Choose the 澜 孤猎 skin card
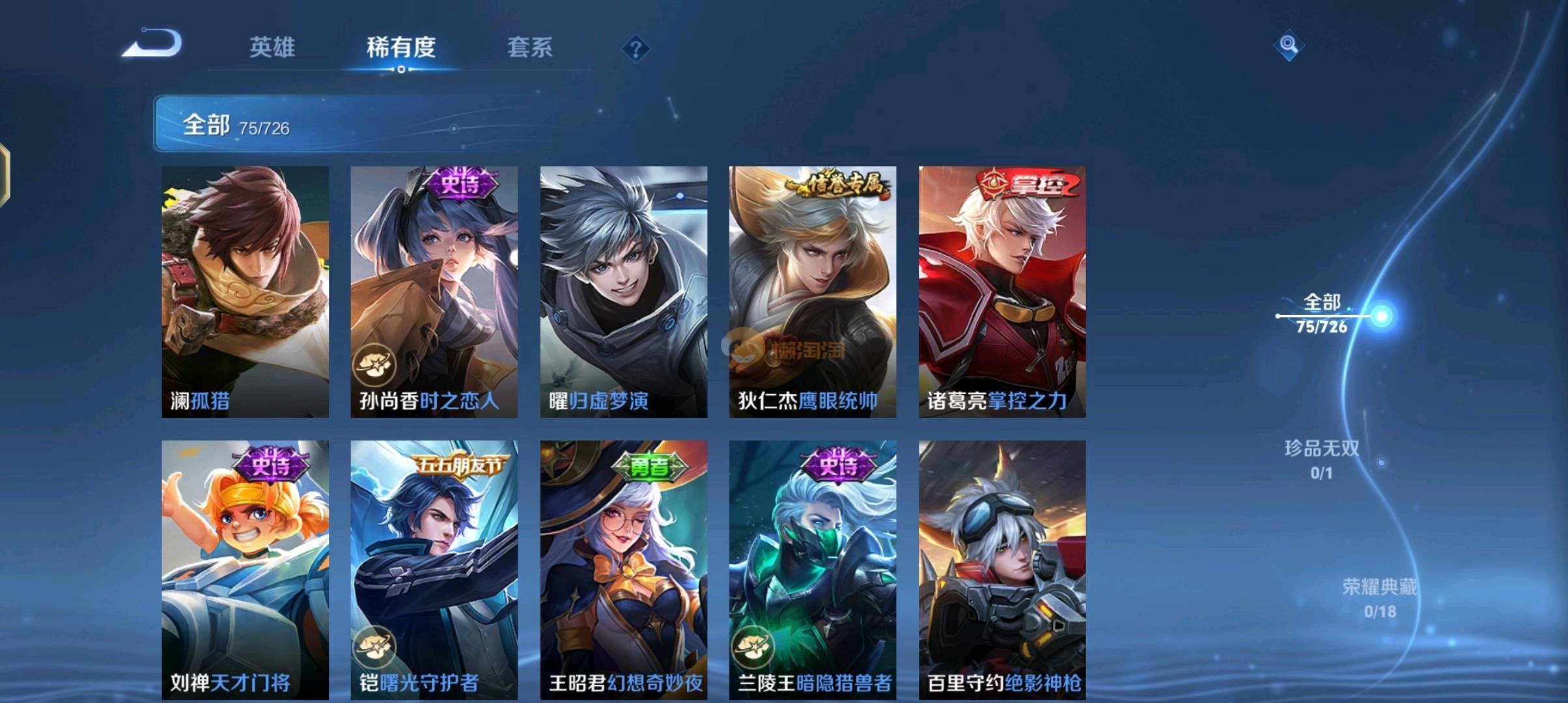Image resolution: width=1568 pixels, height=703 pixels. [x=245, y=291]
